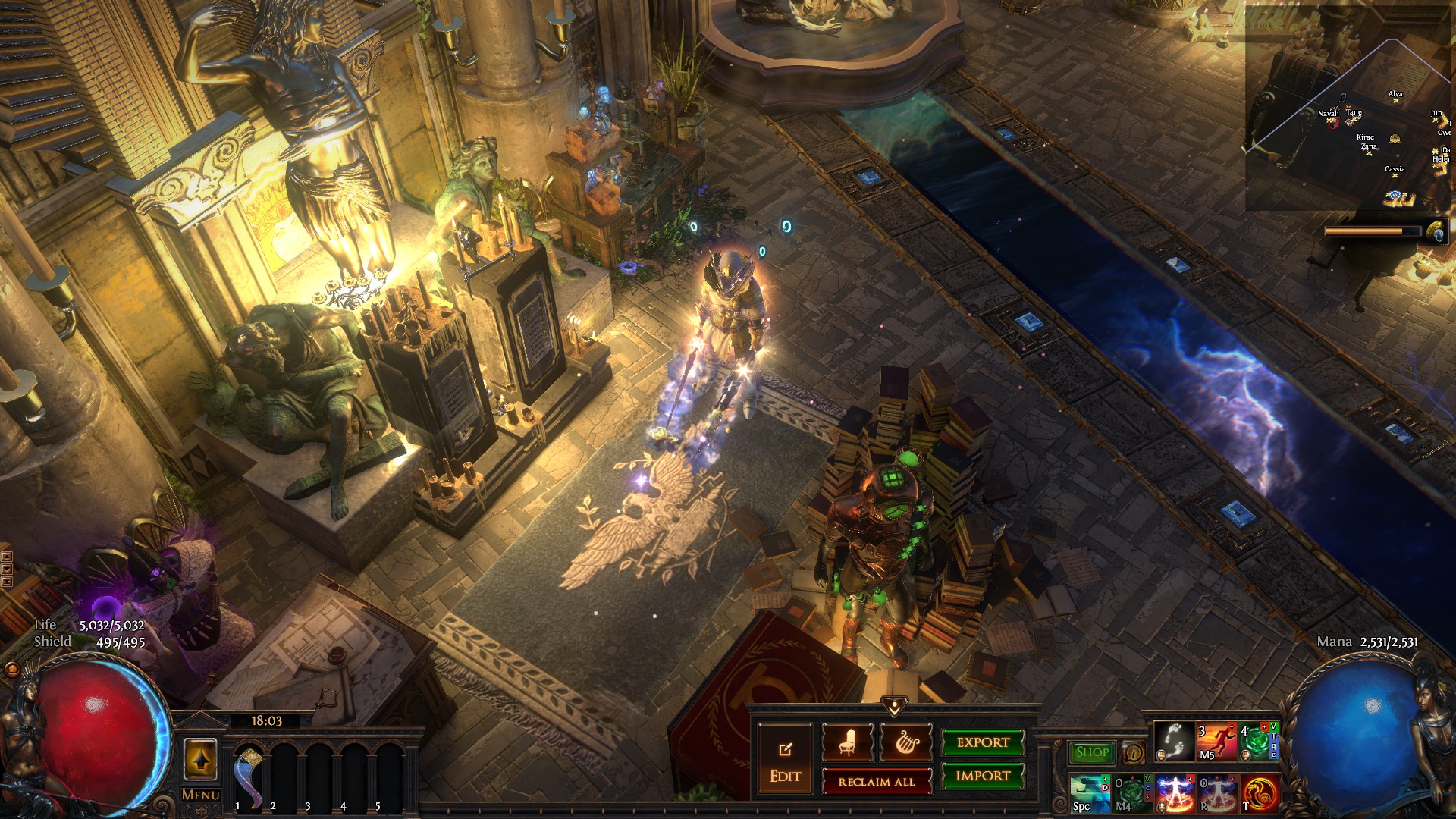Viewport: 1456px width, 819px height.
Task: Use the dash skill bound to Spc
Action: tap(1090, 793)
